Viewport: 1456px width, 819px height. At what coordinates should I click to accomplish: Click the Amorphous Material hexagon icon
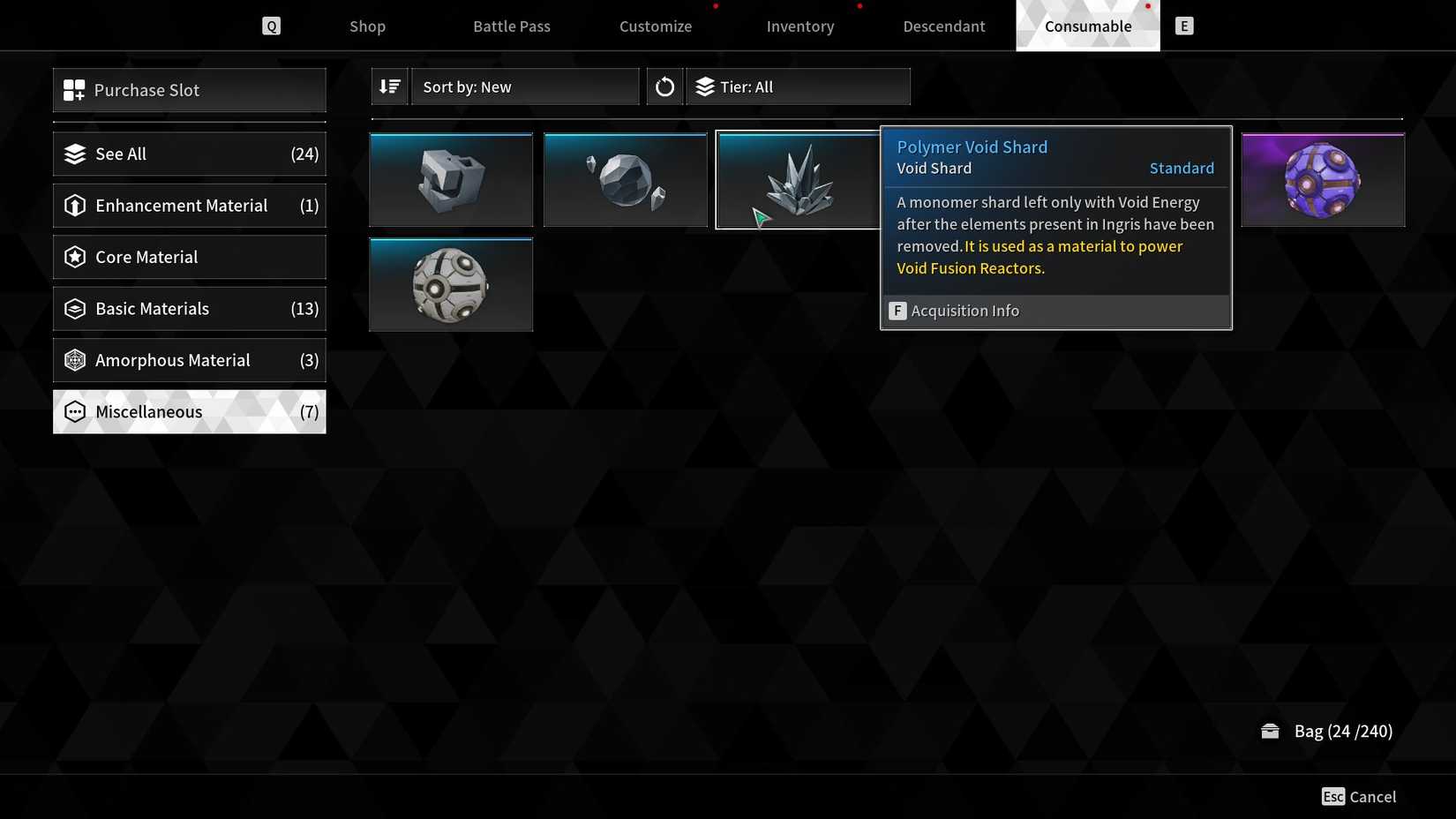75,360
